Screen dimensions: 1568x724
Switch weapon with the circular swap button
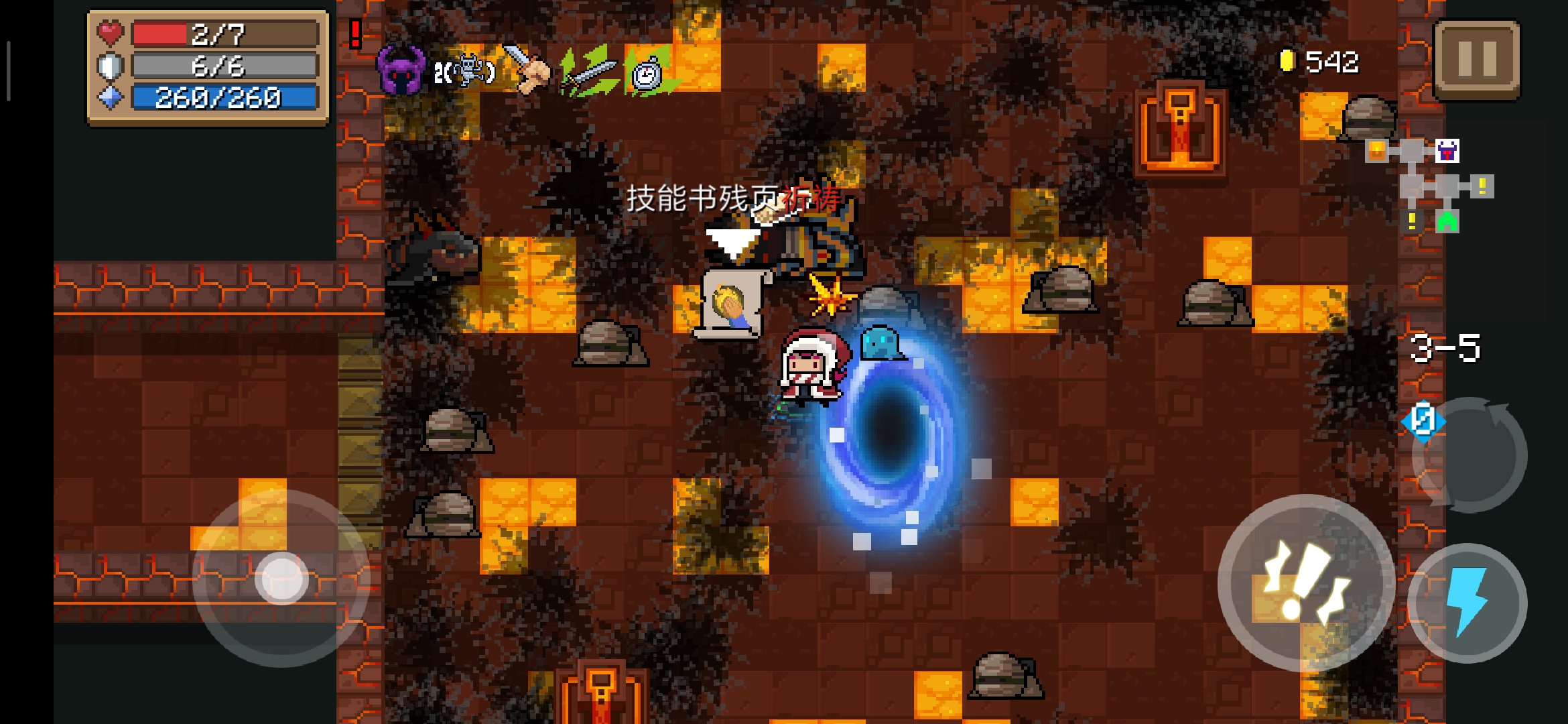(x=1470, y=455)
